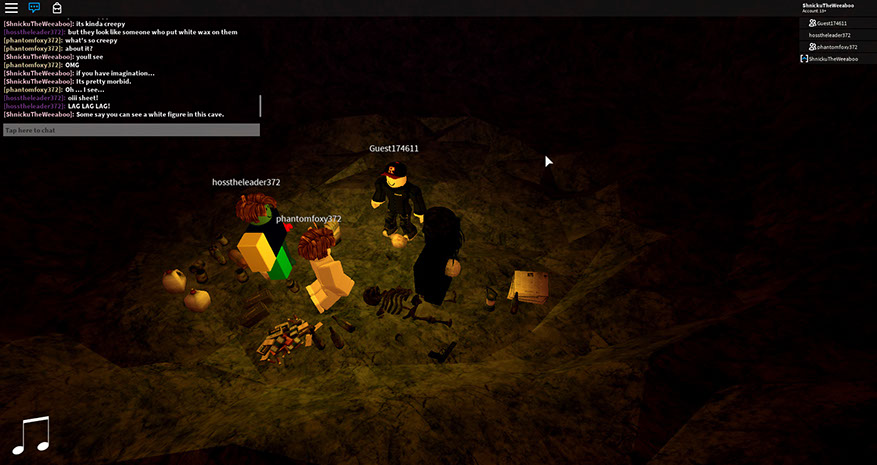Image resolution: width=877 pixels, height=465 pixels.
Task: Open the backpack inventory icon
Action: (x=57, y=8)
